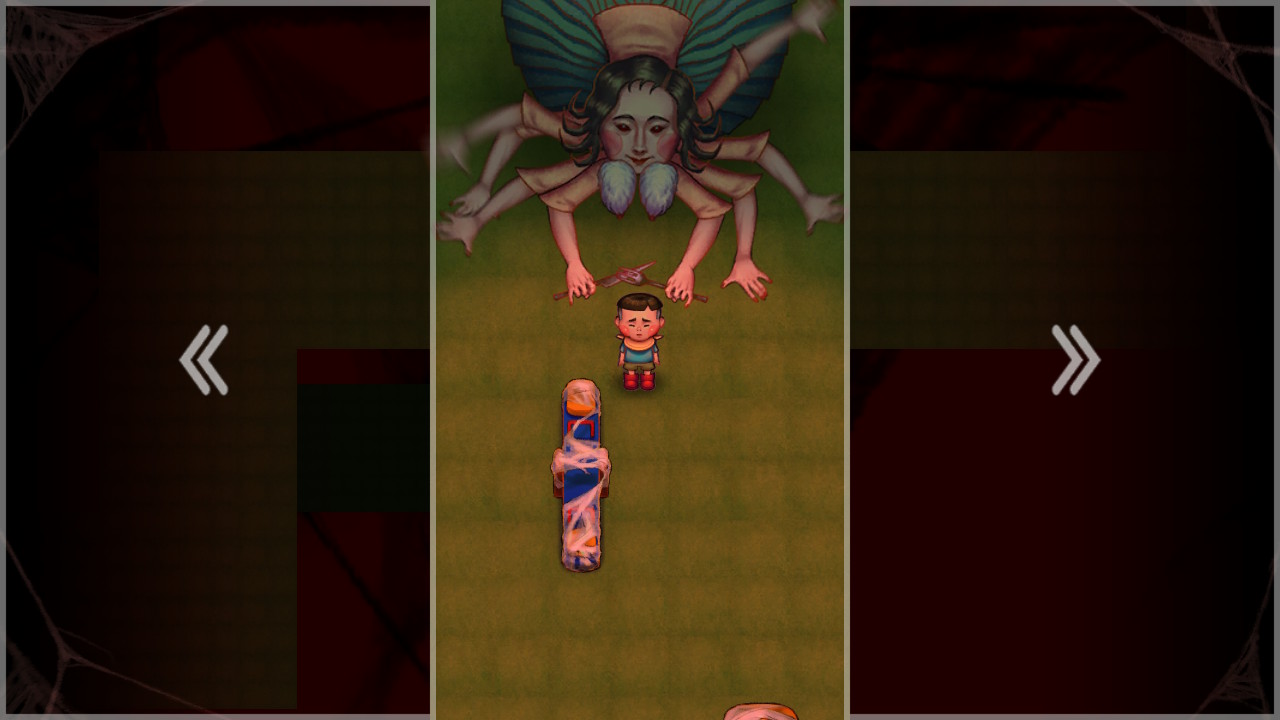Image resolution: width=1280 pixels, height=720 pixels.
Task: Go back using the left double-chevron arrow
Action: coord(204,358)
